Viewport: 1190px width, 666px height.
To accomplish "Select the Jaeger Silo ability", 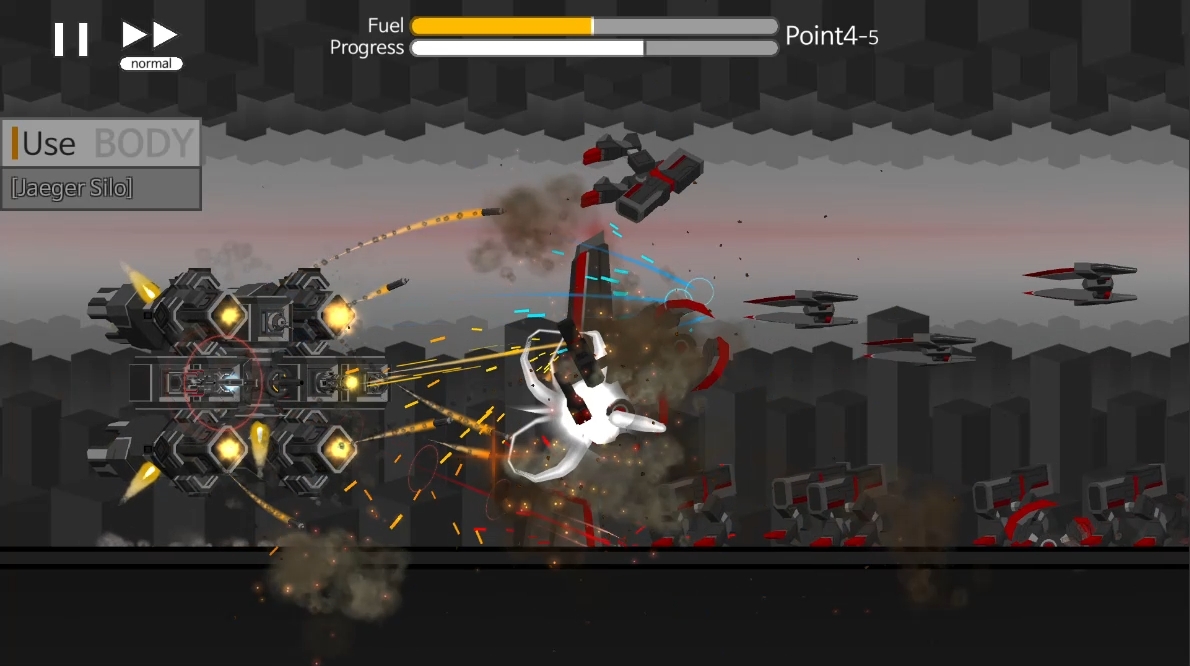I will click(x=101, y=188).
